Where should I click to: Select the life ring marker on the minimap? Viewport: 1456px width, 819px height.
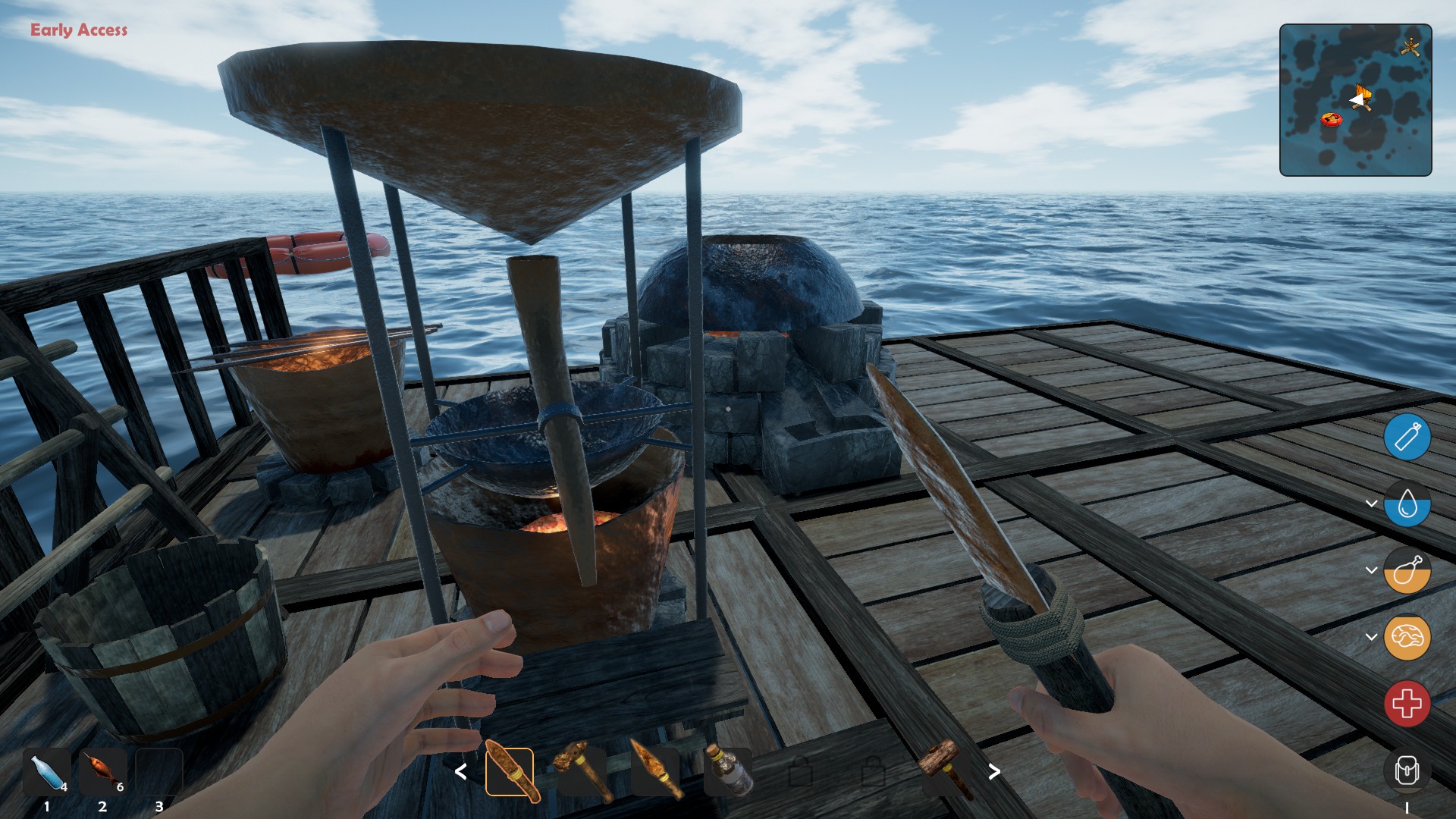(x=1332, y=119)
